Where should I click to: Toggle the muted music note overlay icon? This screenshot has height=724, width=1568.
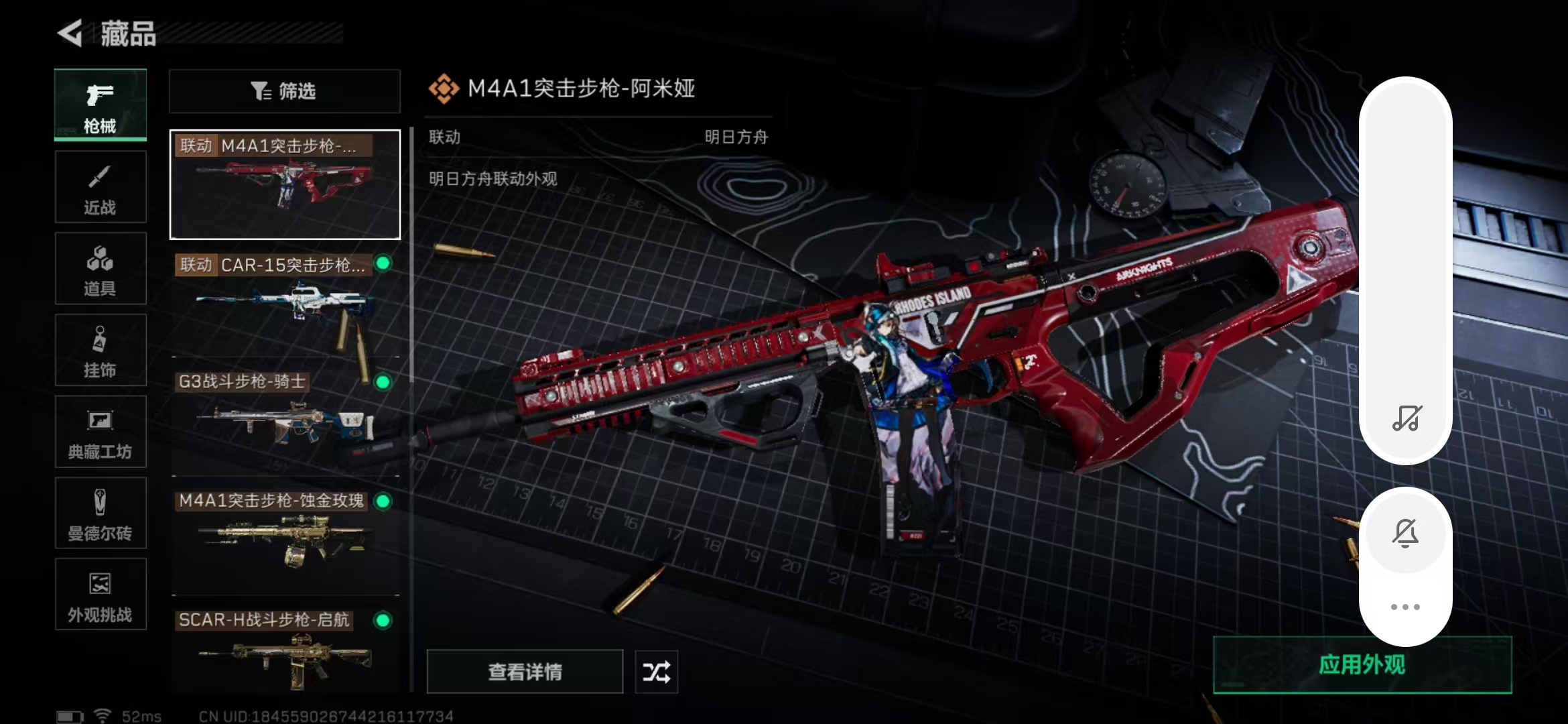1406,418
